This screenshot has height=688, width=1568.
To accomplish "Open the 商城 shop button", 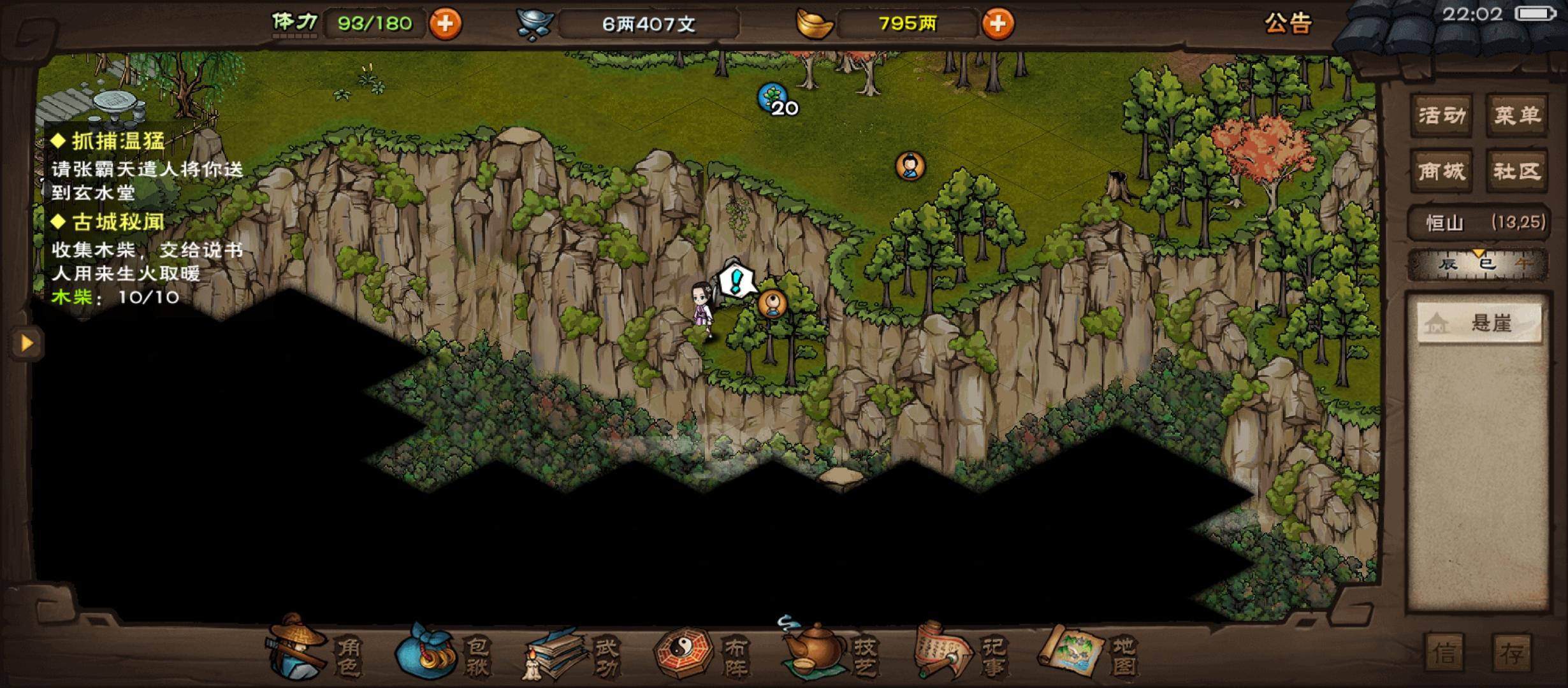I will point(1440,171).
